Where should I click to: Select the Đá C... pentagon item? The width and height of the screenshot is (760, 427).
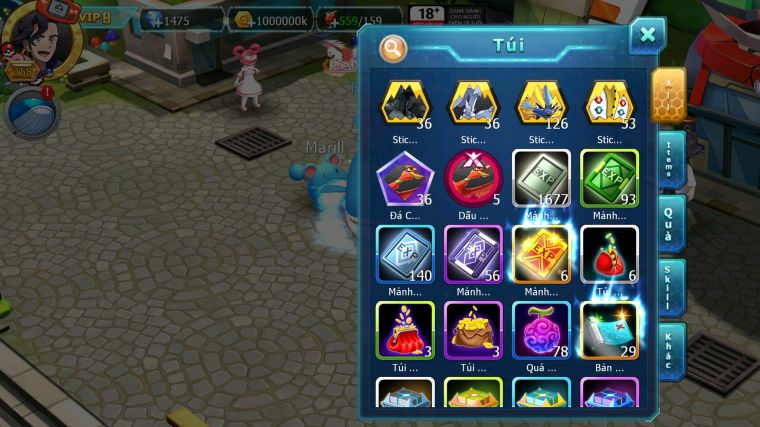[404, 179]
